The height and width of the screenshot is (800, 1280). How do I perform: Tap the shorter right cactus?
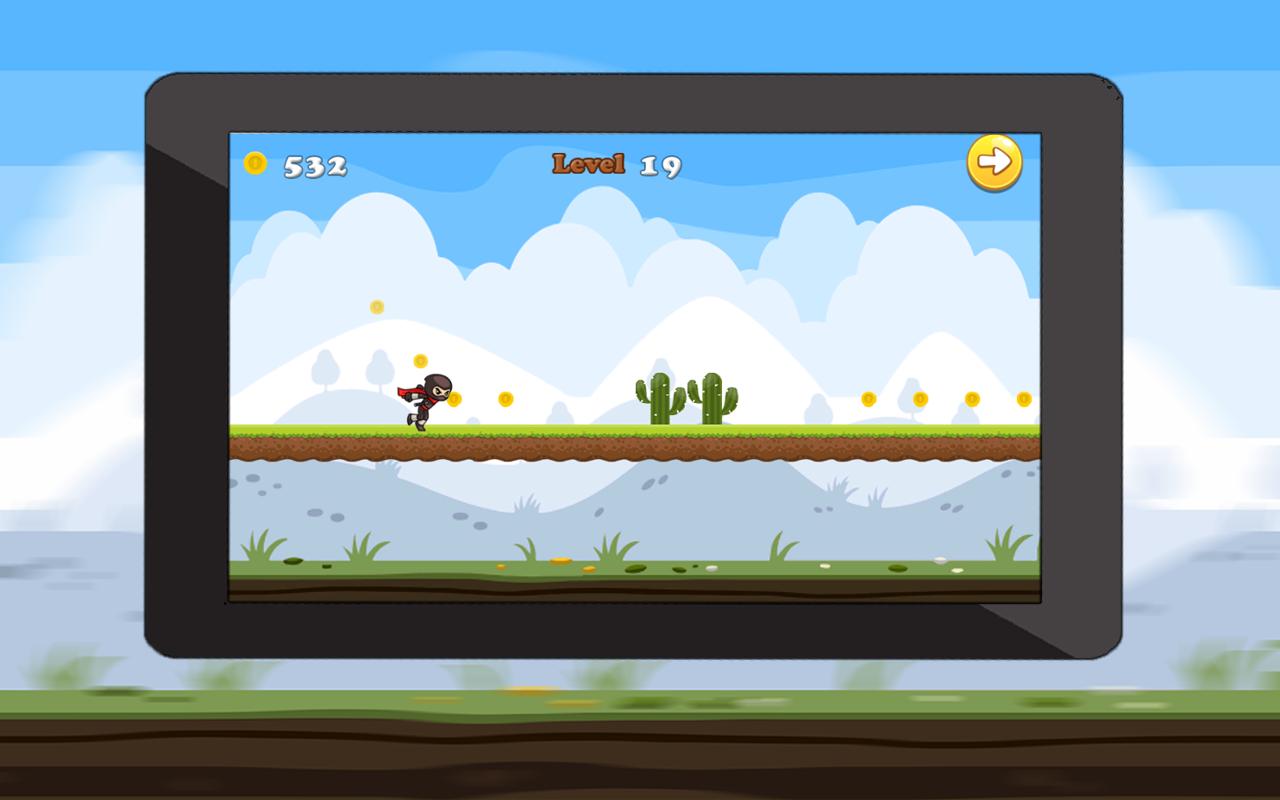[x=713, y=398]
